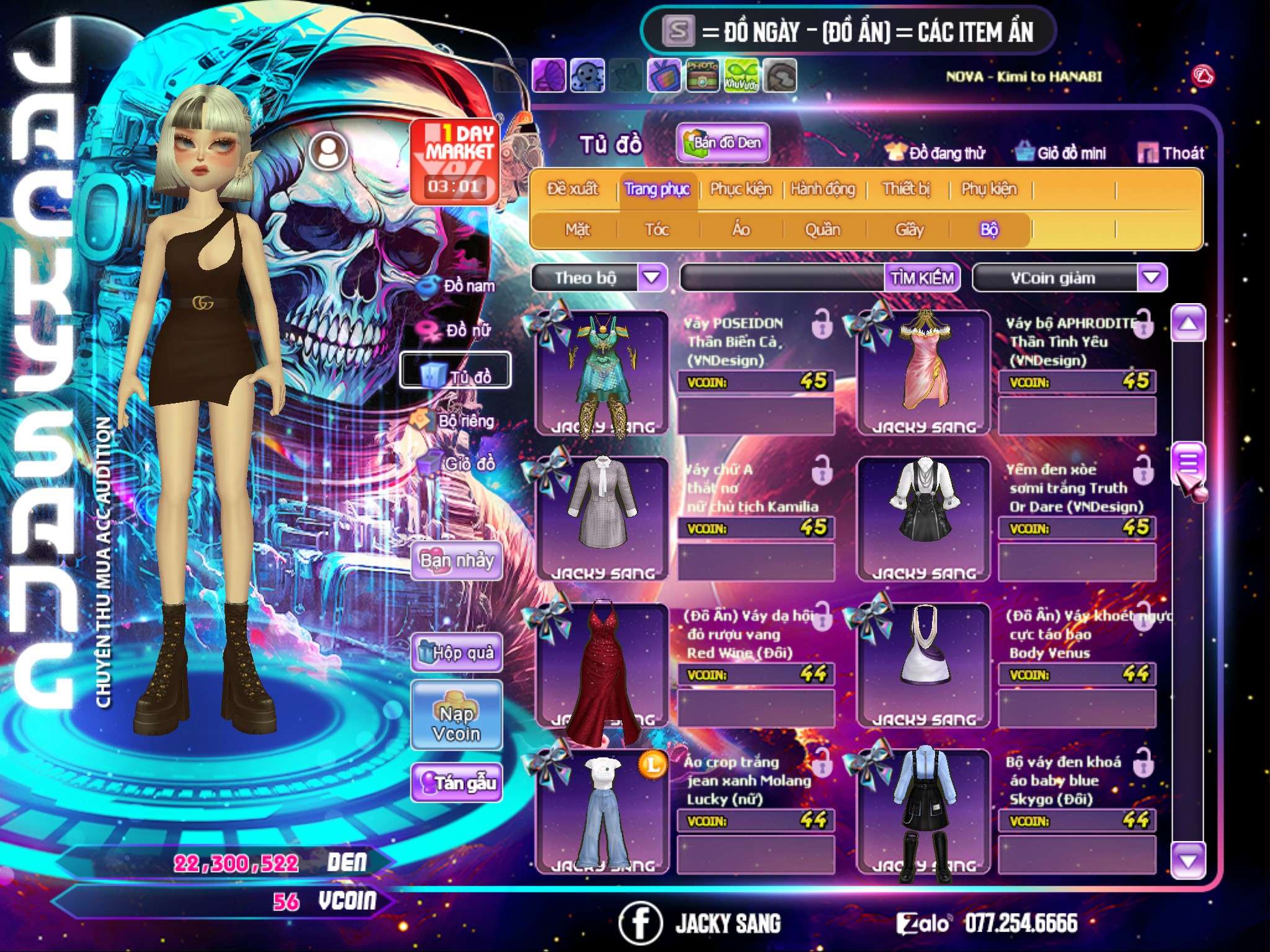Select the Váy POSEIDON outfit thumbnail
Image resolution: width=1270 pixels, height=952 pixels.
click(602, 372)
